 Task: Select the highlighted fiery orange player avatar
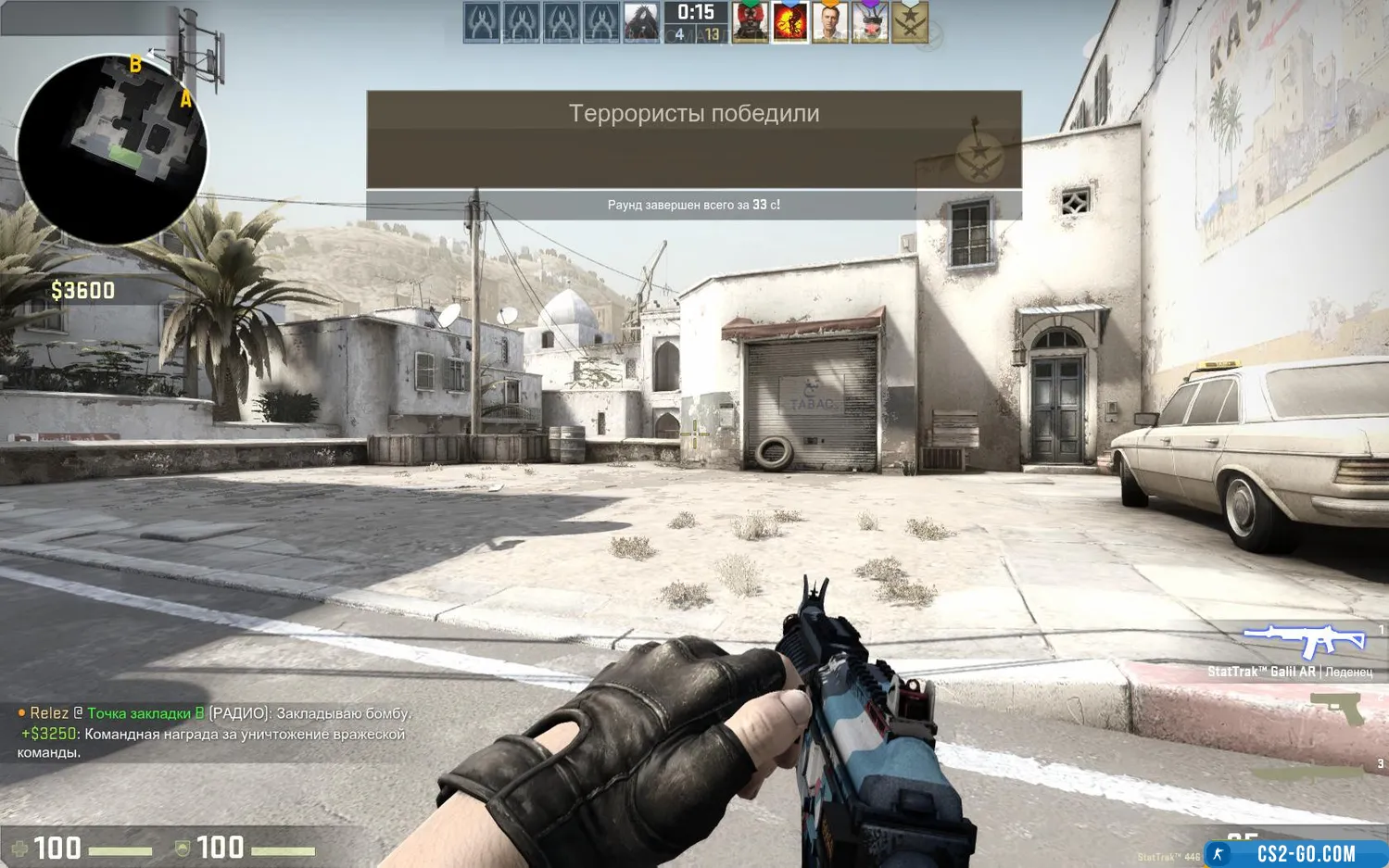789,22
